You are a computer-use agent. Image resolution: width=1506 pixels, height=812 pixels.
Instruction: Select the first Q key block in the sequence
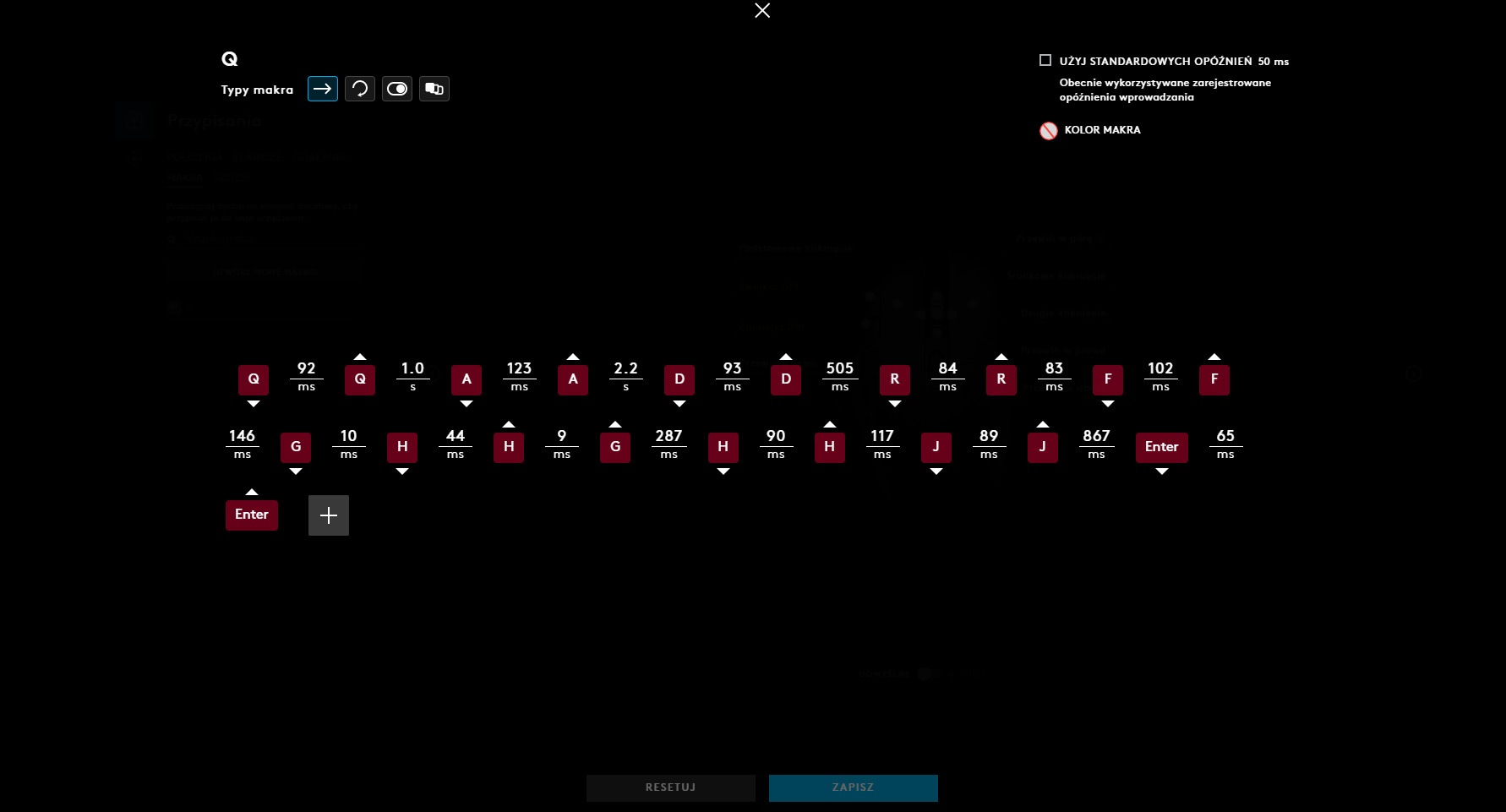pyautogui.click(x=253, y=379)
